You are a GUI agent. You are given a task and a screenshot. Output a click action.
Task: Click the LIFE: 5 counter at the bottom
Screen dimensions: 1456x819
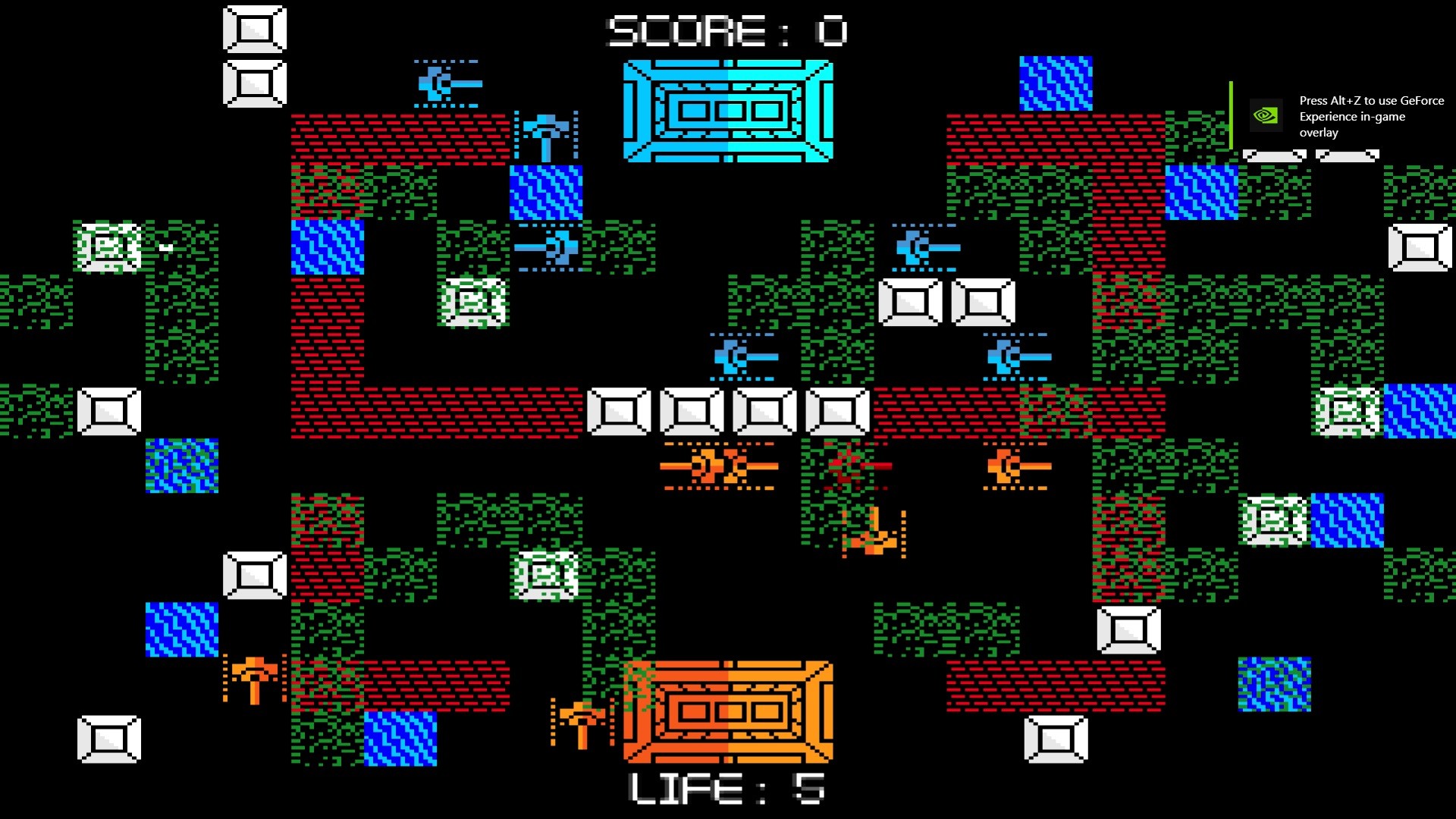coord(726,787)
